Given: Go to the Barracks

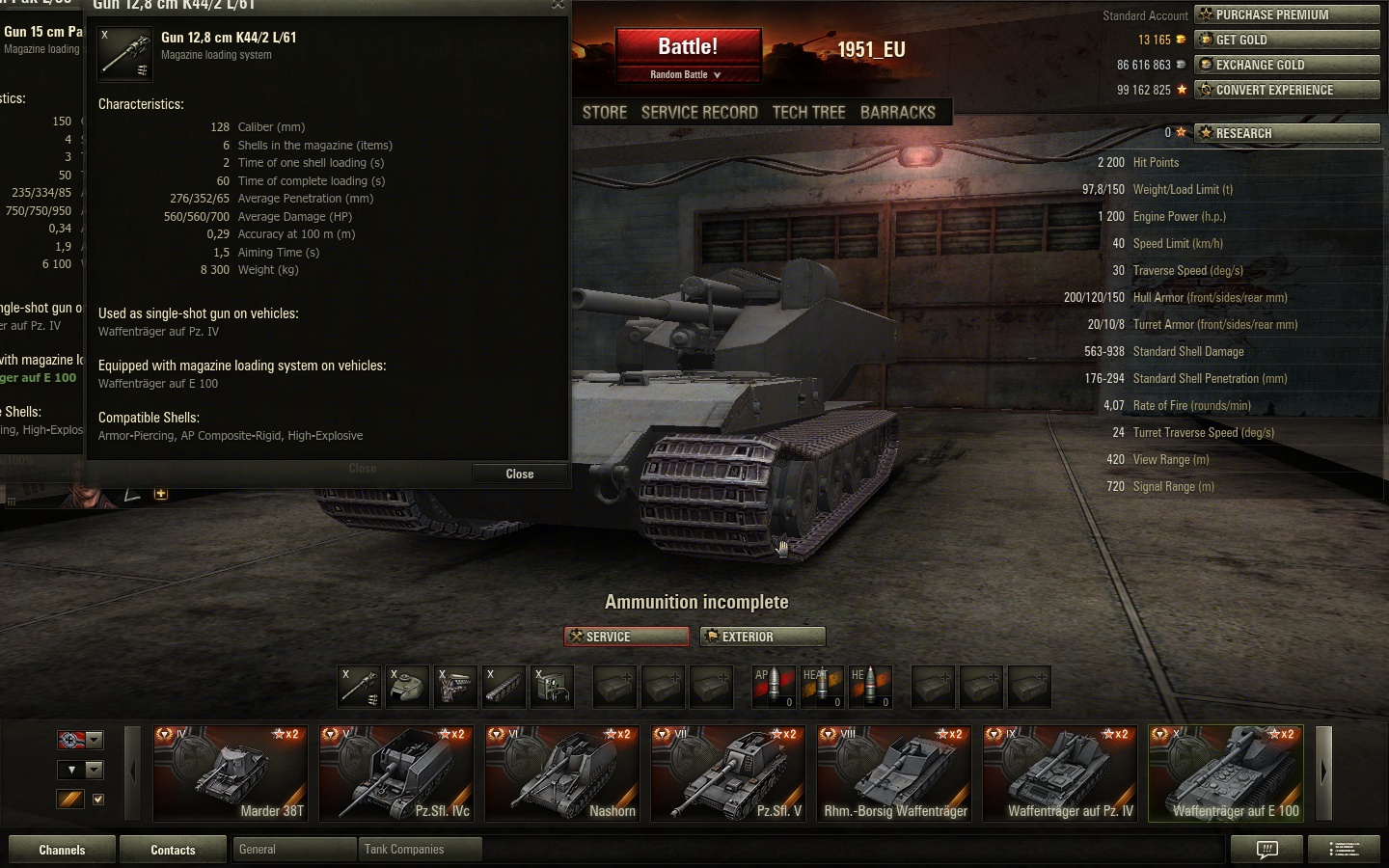Looking at the screenshot, I should tap(897, 113).
